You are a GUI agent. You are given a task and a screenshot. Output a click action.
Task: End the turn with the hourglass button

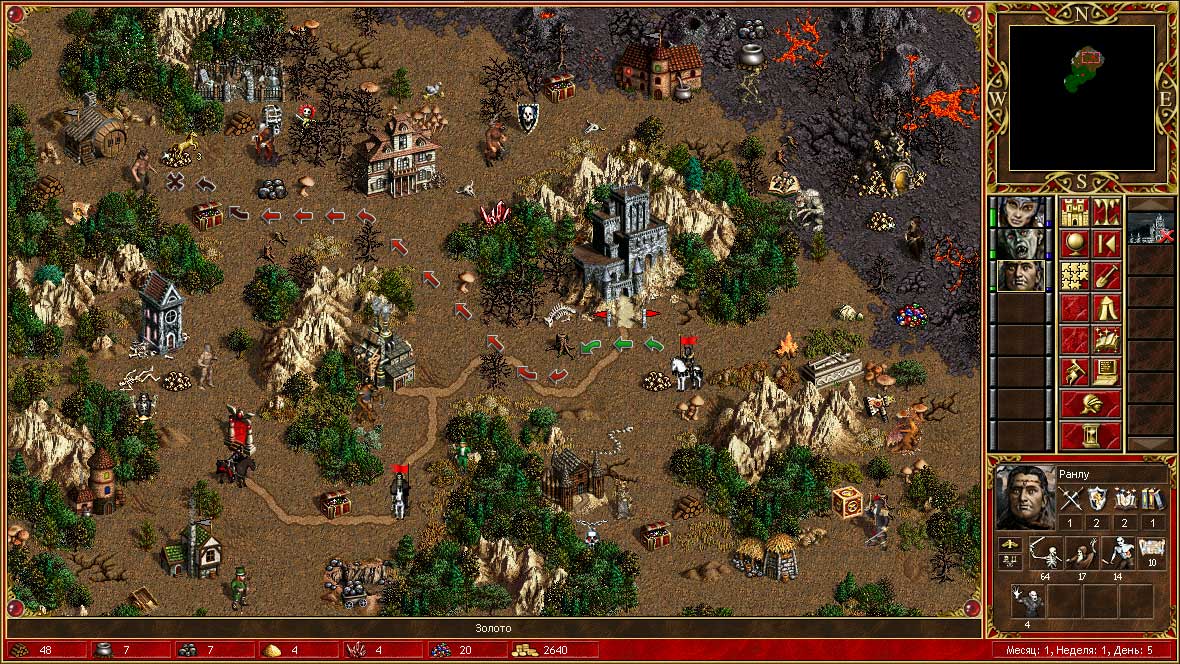pyautogui.click(x=1090, y=435)
